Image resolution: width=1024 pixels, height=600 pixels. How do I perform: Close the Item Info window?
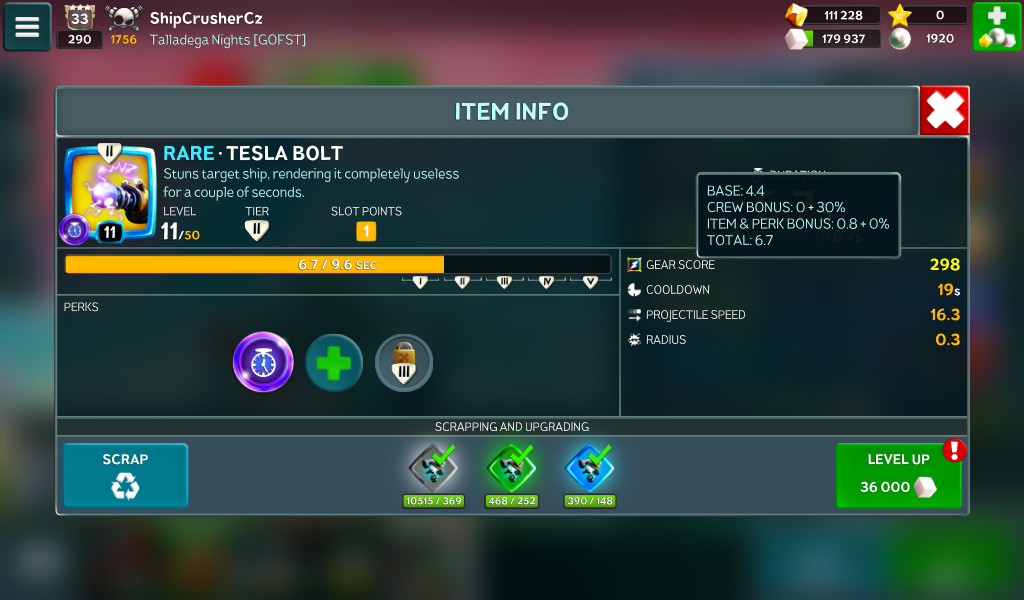[944, 110]
